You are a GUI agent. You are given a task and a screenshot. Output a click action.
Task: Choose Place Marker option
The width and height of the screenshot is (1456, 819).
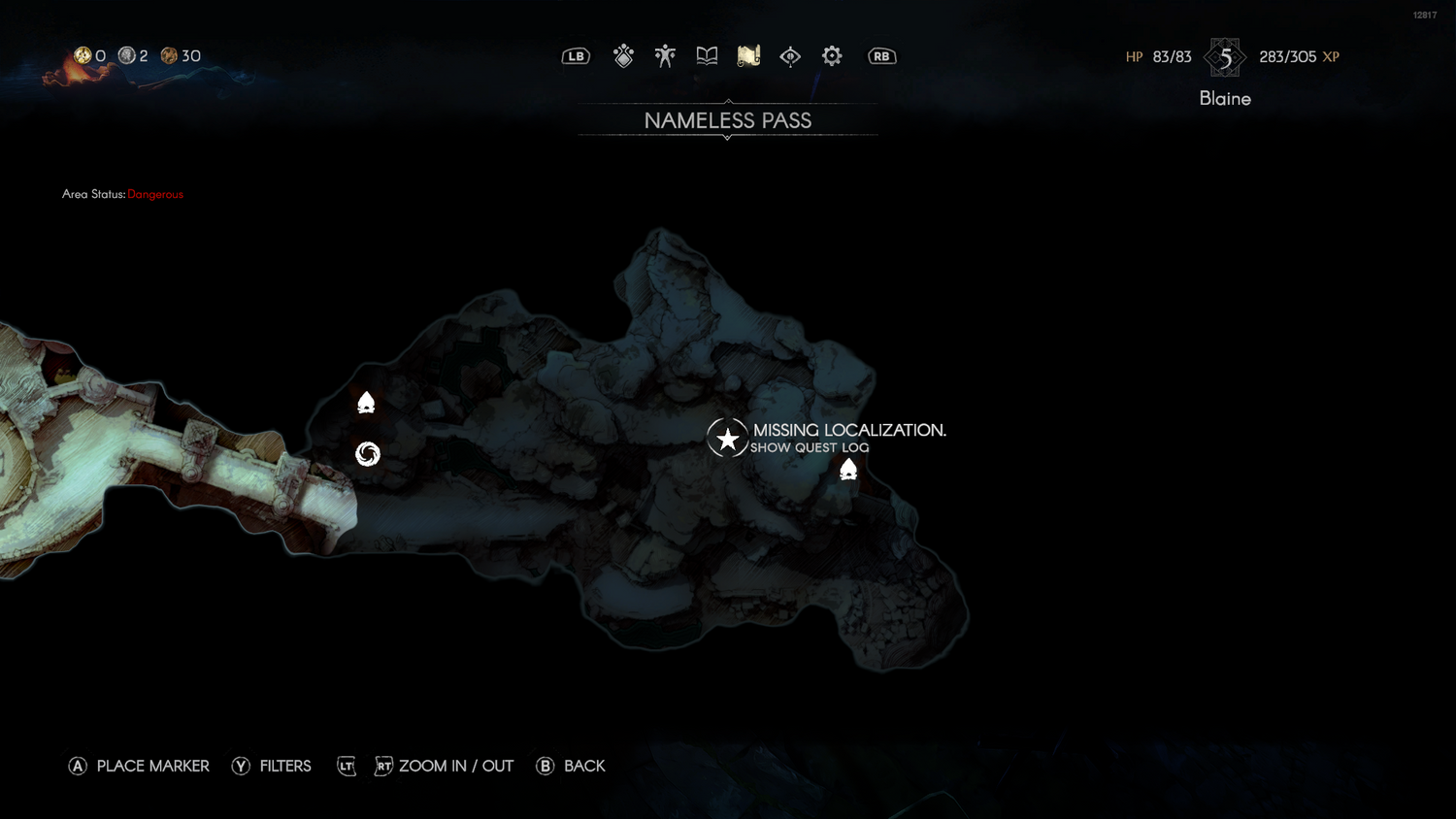[139, 766]
